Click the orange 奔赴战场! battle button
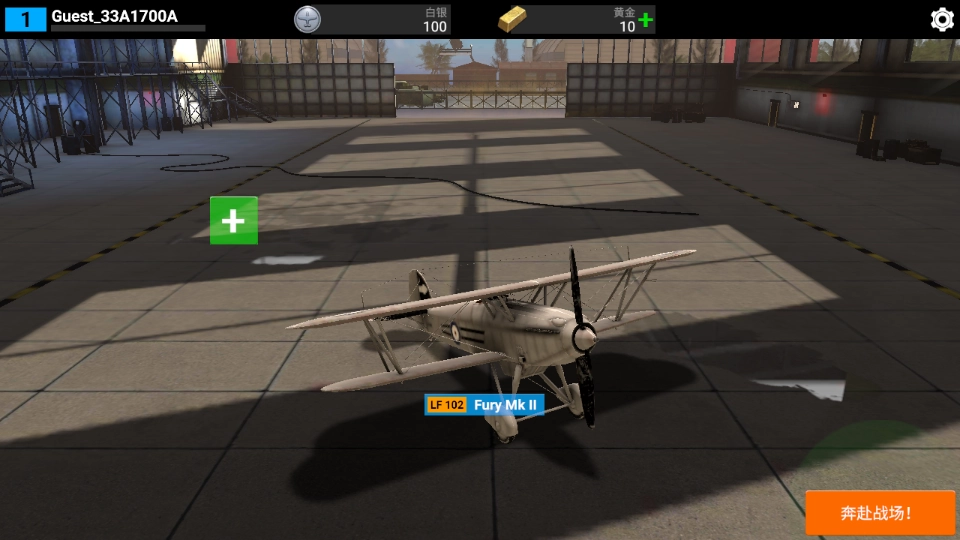Screen dimensions: 960x540 pyautogui.click(x=880, y=513)
